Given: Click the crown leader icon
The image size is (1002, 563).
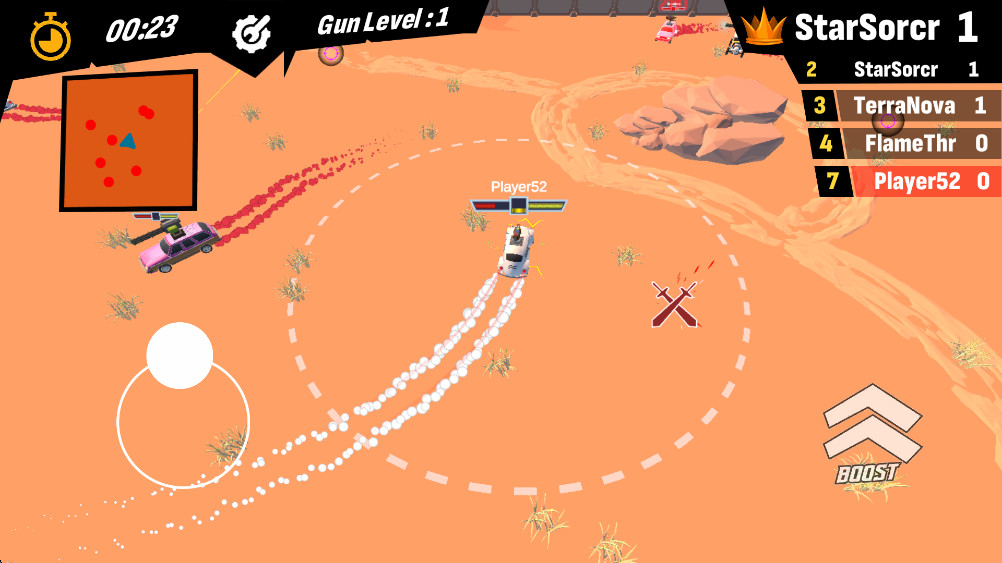Looking at the screenshot, I should coord(765,27).
